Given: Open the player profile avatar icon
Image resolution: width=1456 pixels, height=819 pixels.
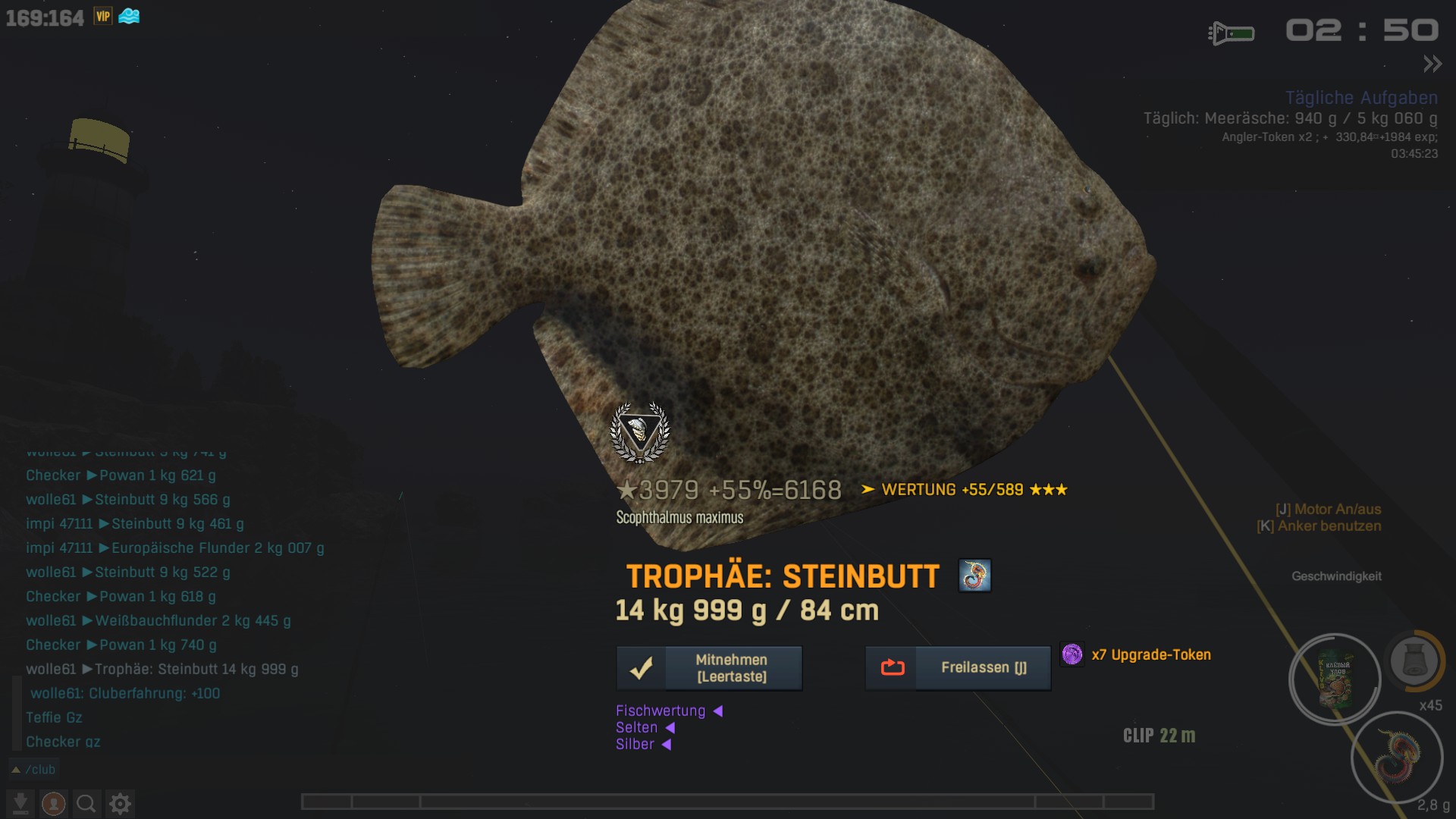Looking at the screenshot, I should coord(53,803).
